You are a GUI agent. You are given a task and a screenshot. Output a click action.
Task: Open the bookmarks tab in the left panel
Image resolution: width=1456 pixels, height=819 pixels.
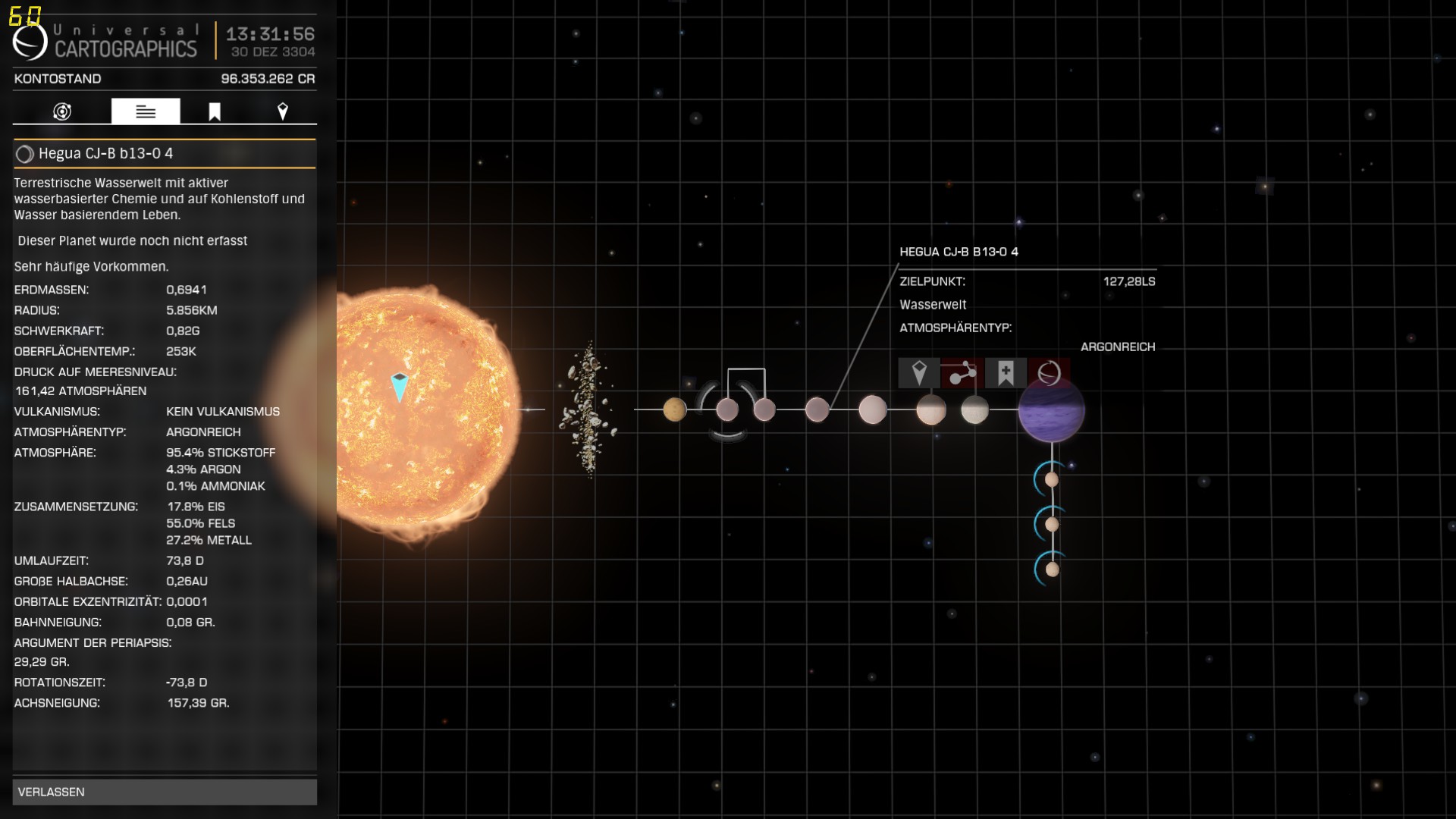215,111
